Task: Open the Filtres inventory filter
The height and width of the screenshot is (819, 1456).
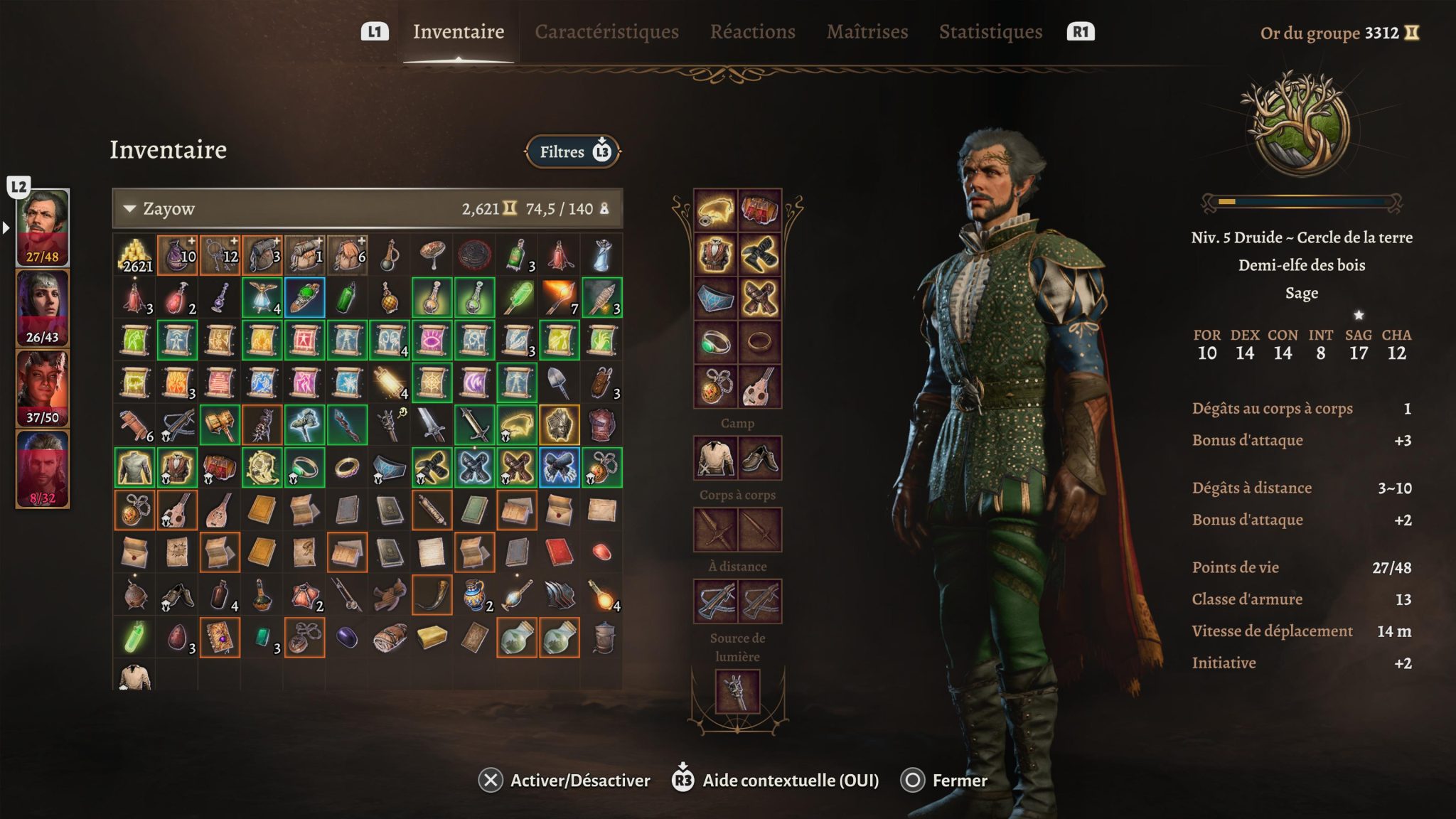Action: pos(573,151)
